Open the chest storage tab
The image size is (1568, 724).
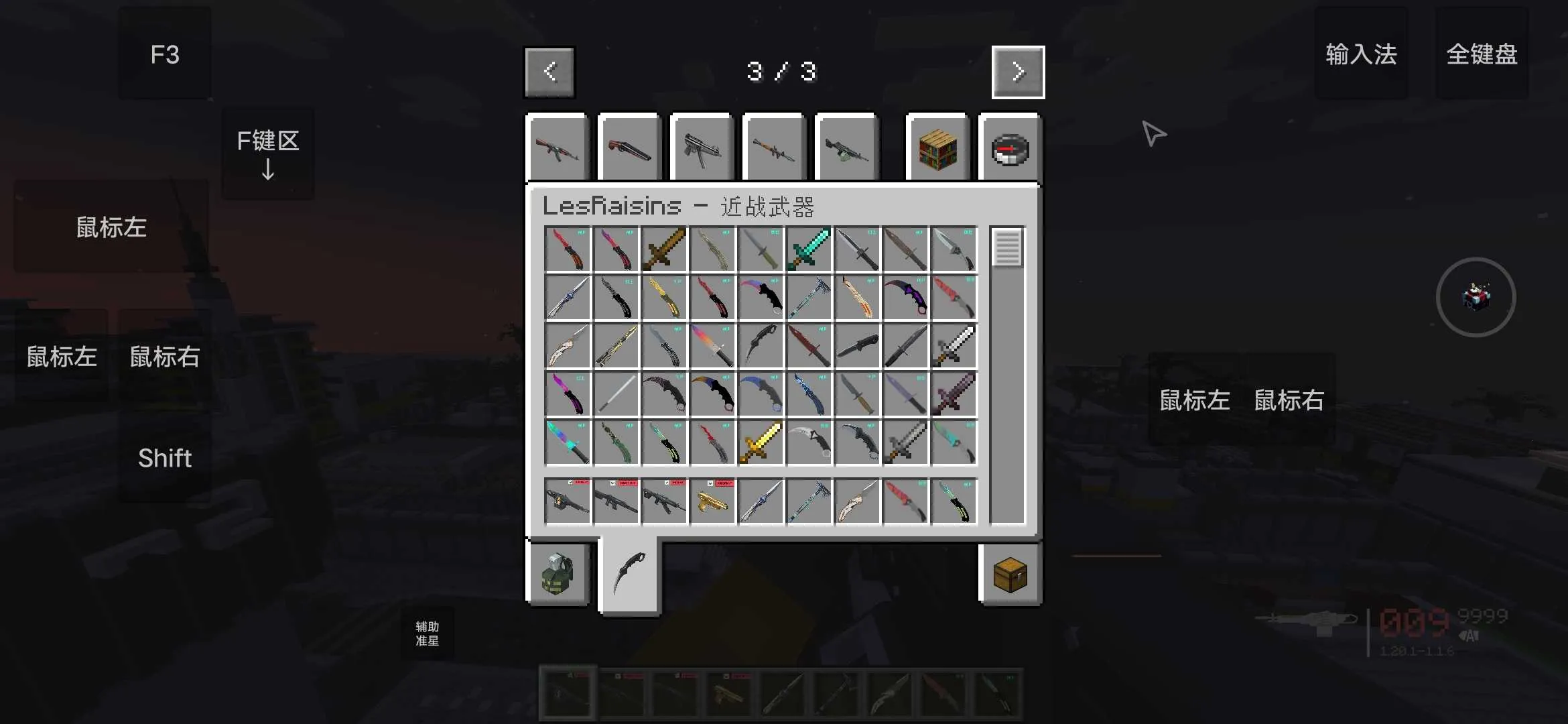(1010, 575)
